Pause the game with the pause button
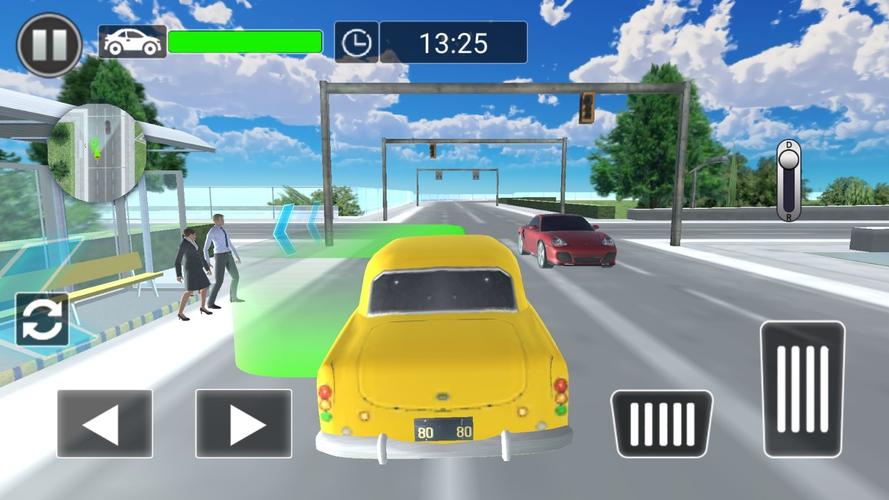889x500 pixels. (49, 46)
